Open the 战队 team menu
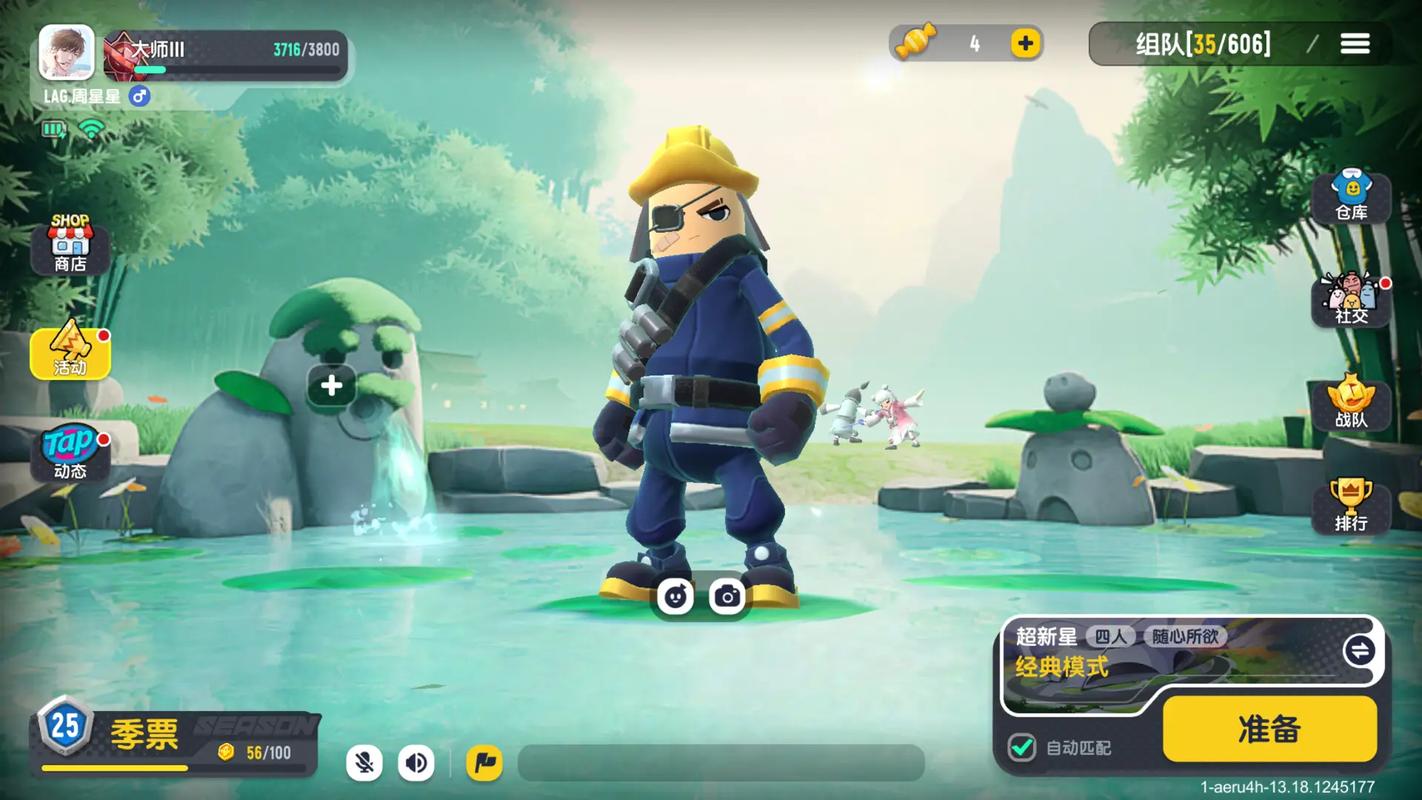 [x=1351, y=403]
